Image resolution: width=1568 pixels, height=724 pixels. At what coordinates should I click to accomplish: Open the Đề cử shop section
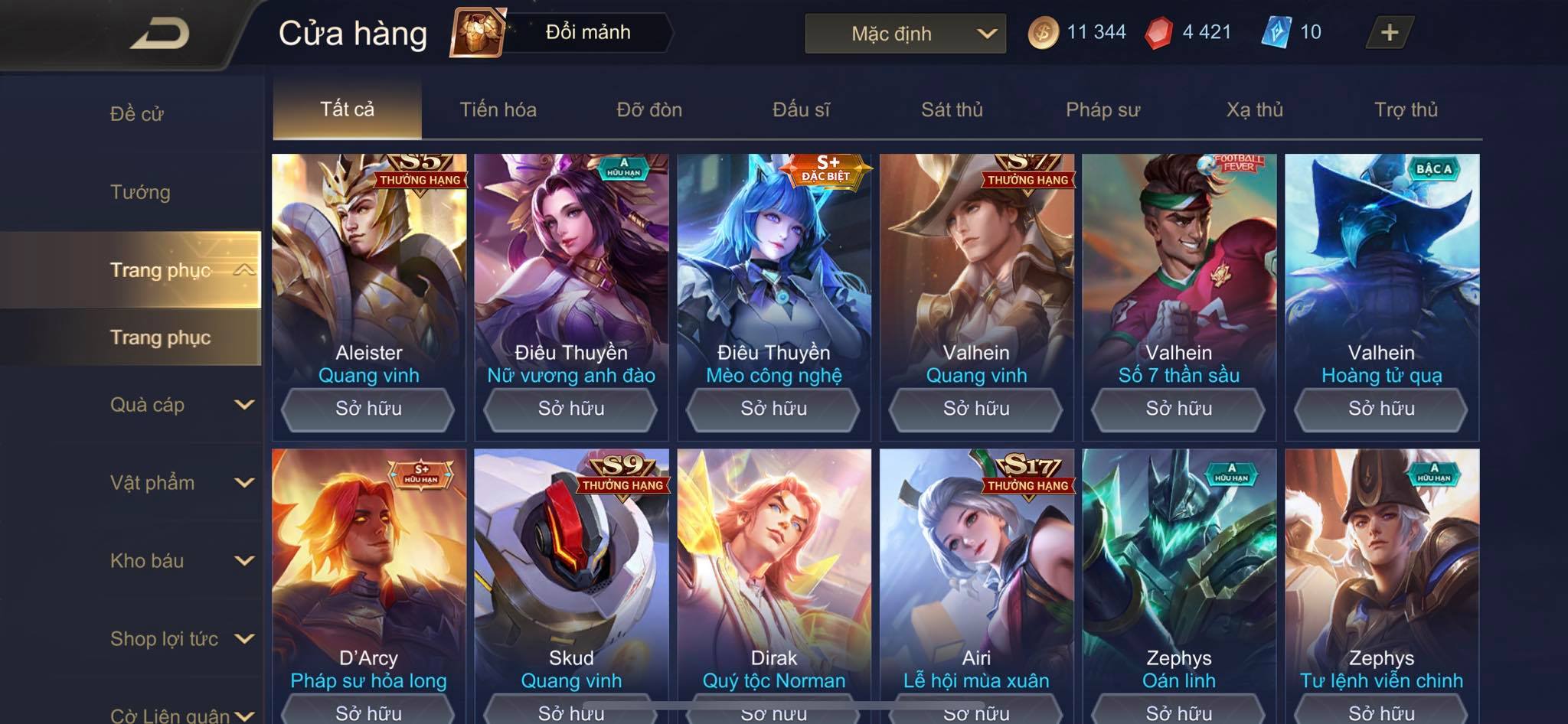pos(137,114)
